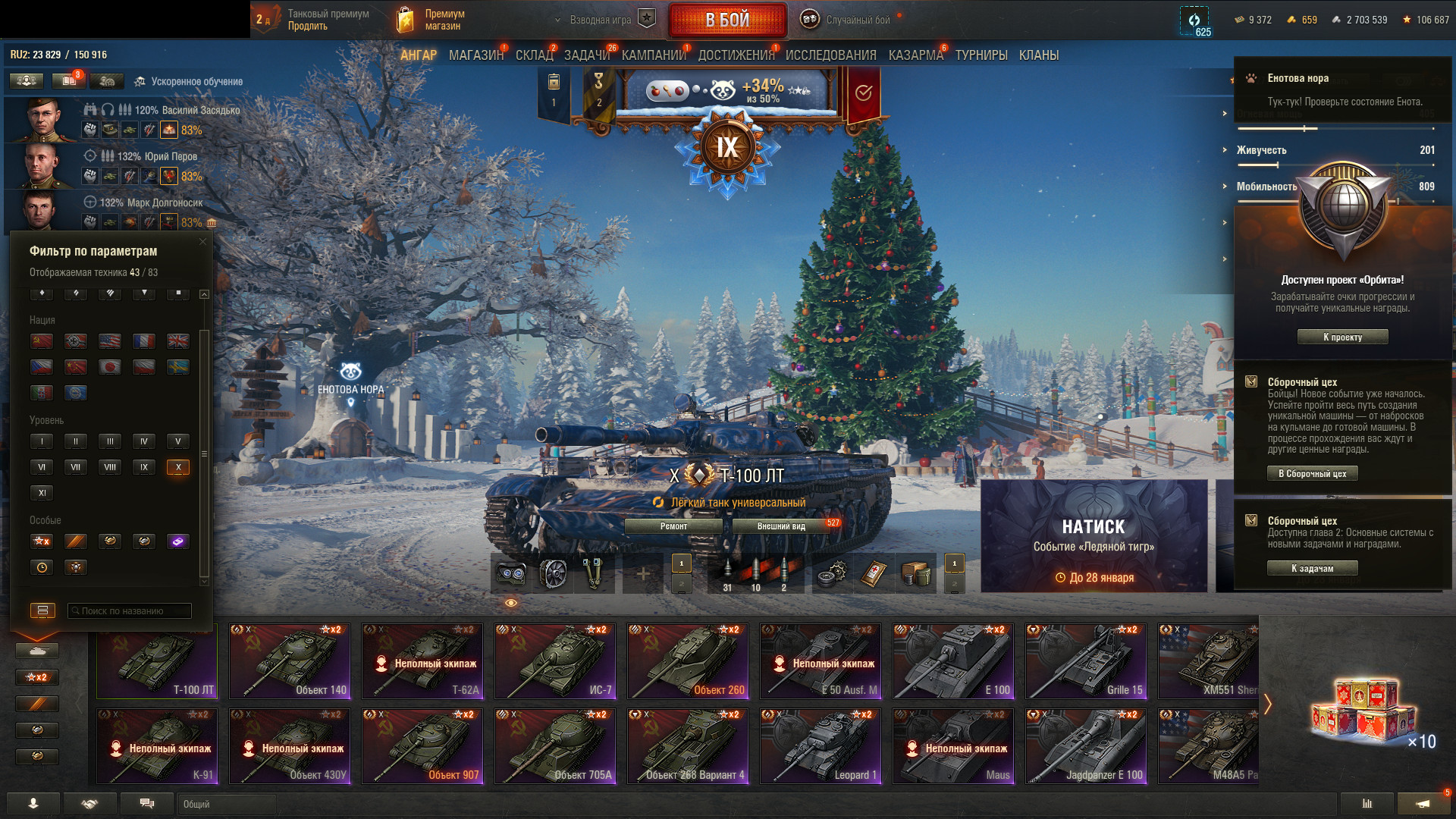This screenshot has width=1456, height=819.
Task: Open the Орбита project via К проекту
Action: click(x=1342, y=337)
